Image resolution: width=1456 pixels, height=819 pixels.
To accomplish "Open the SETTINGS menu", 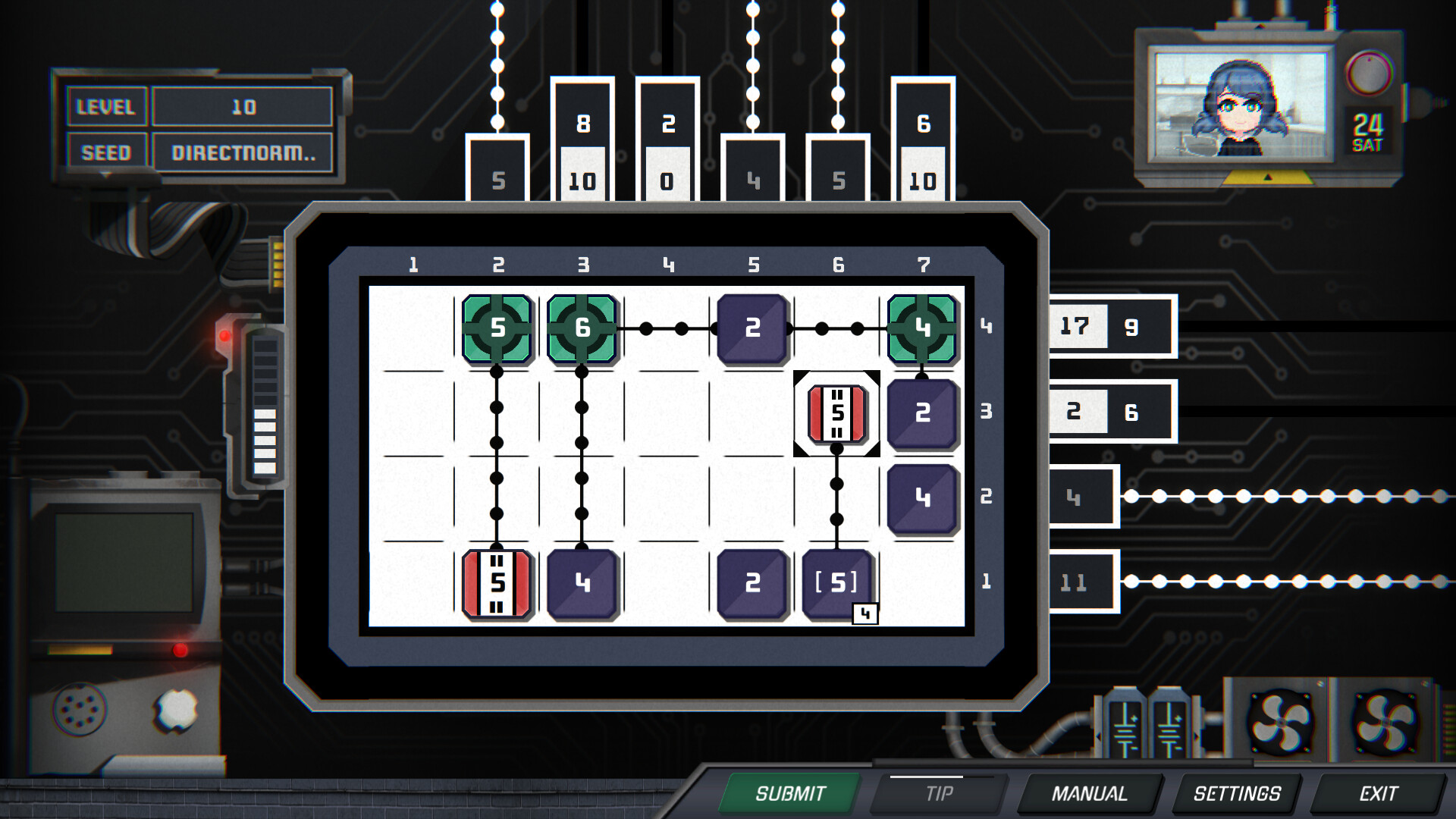I will [x=1236, y=795].
